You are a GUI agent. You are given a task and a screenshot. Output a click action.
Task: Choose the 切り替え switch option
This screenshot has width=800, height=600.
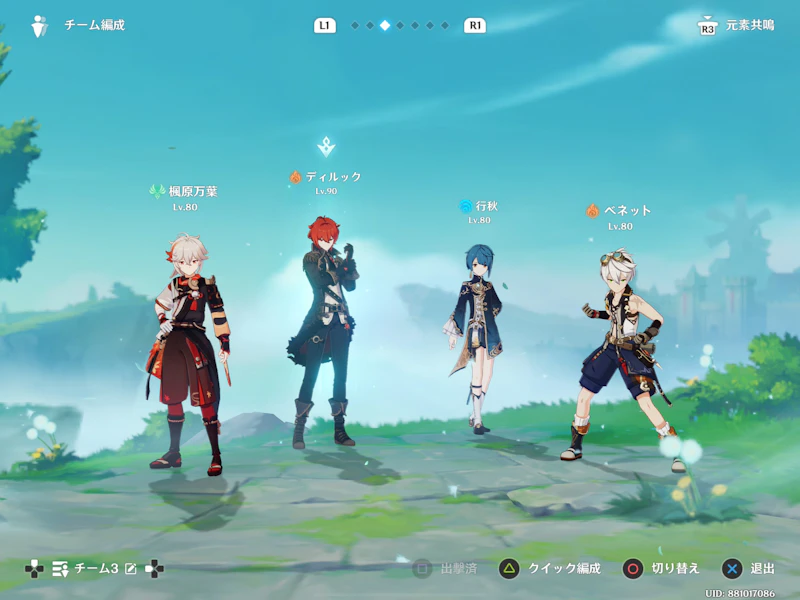tap(661, 569)
